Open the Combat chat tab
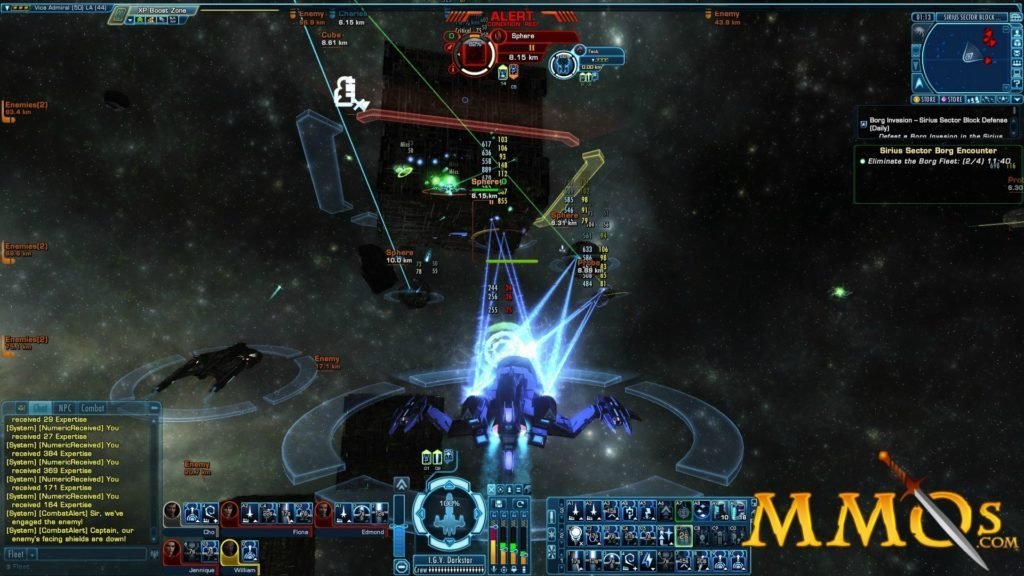1024x576 pixels. pos(93,408)
